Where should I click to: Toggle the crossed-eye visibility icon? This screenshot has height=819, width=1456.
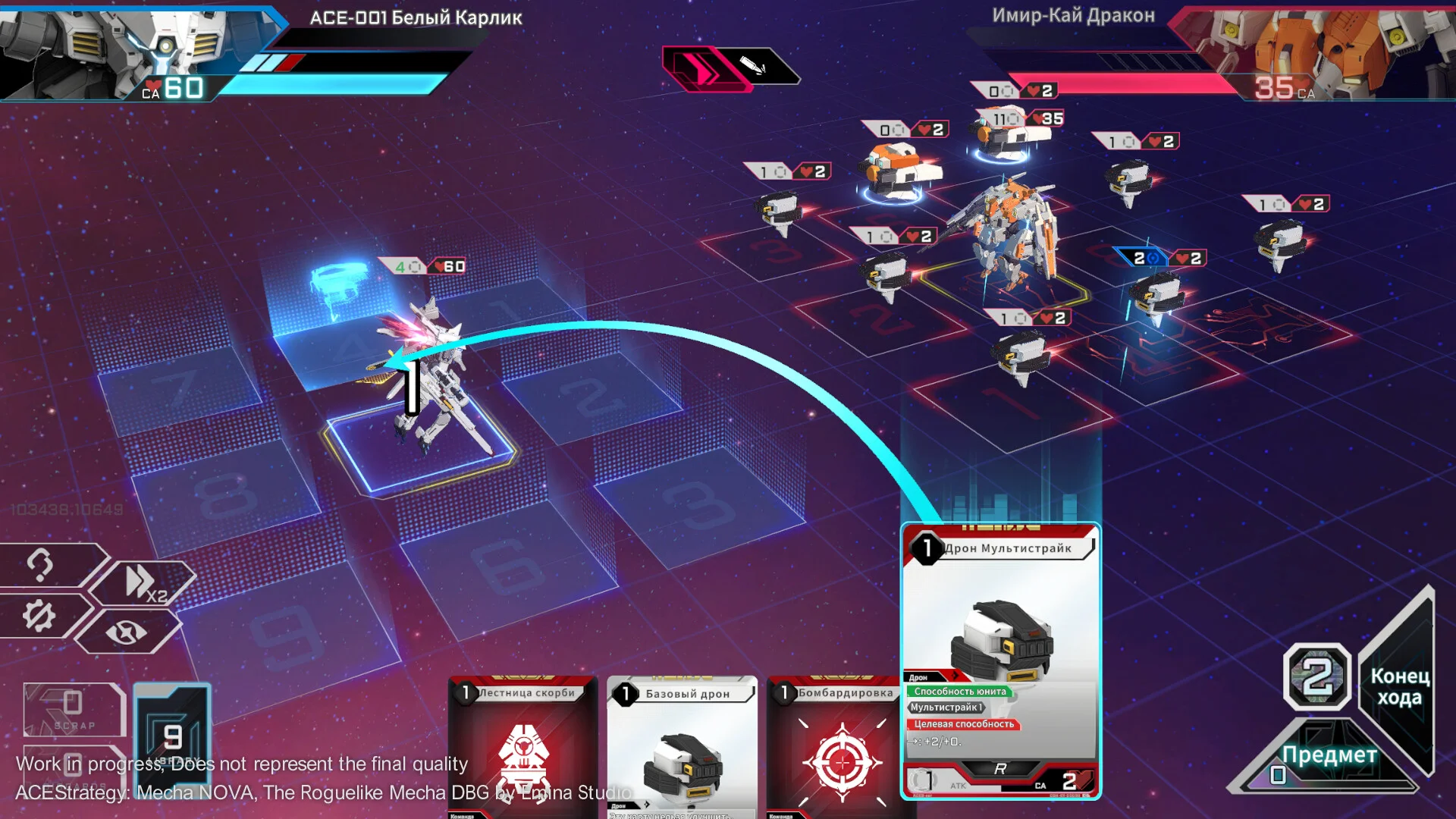click(x=127, y=631)
